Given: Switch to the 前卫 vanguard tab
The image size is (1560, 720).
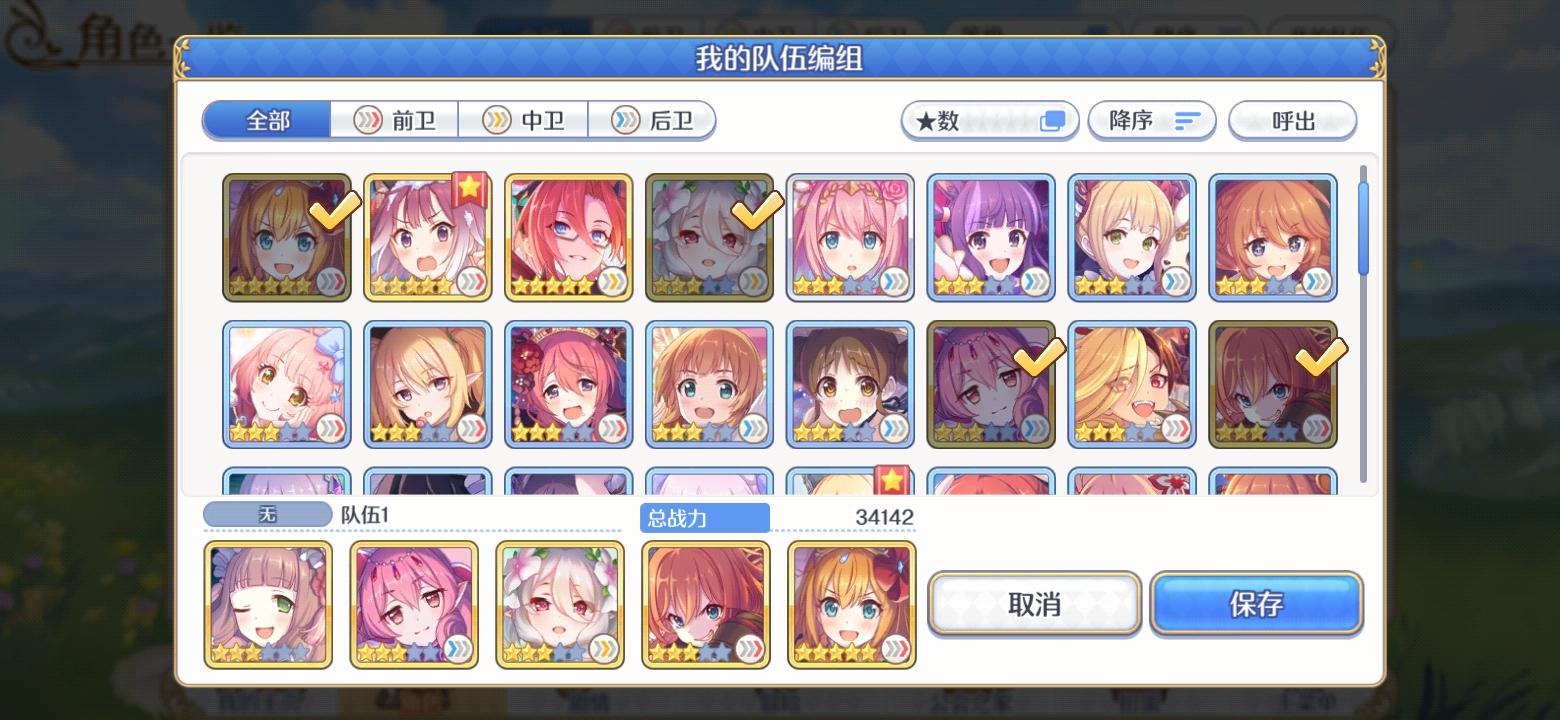Looking at the screenshot, I should point(392,120).
